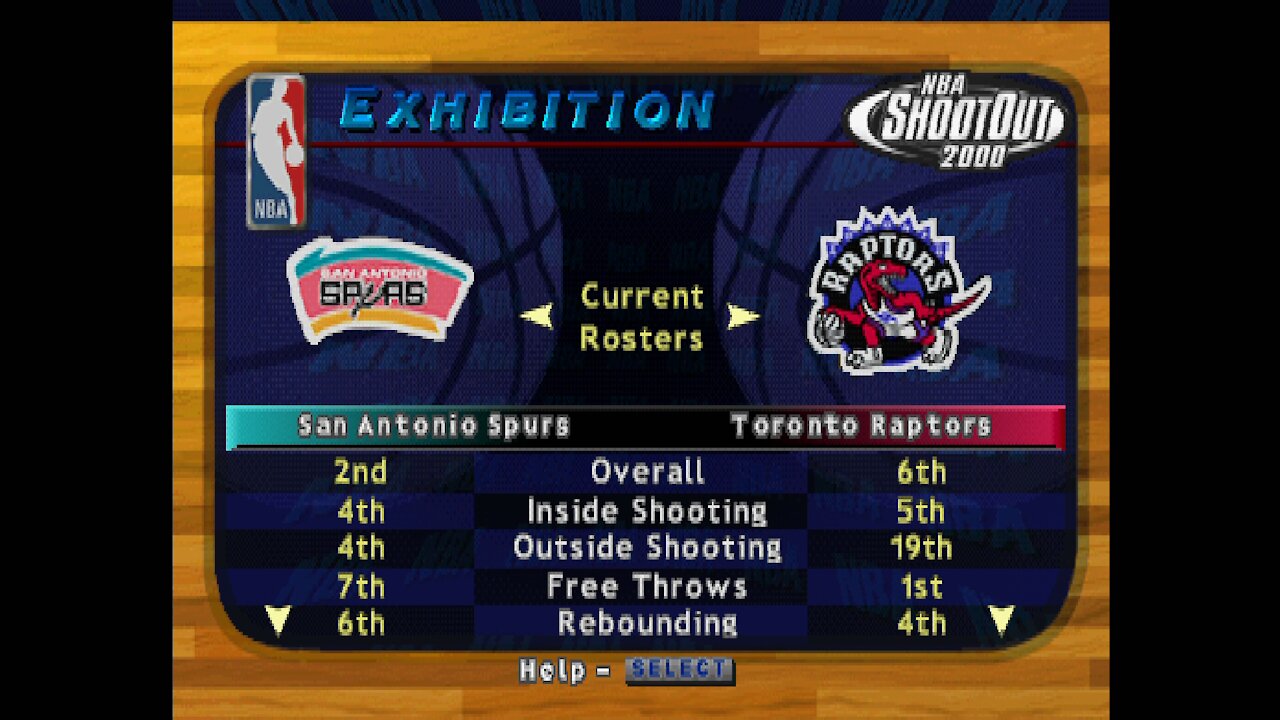Click the Raptors dinosaur mascot artwork
Viewport: 1280px width, 720px height.
[x=890, y=300]
